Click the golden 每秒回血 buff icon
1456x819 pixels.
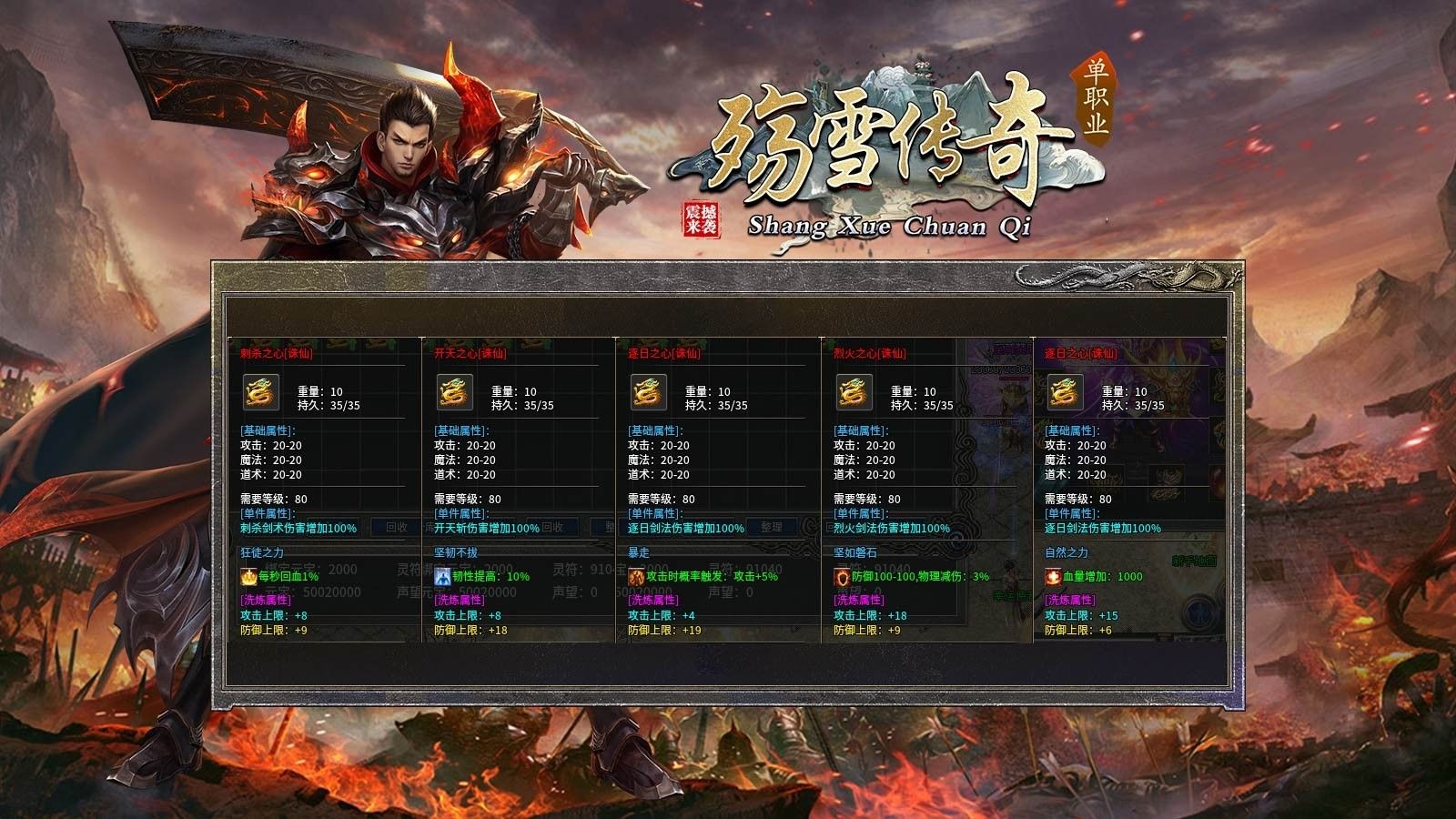pos(247,577)
